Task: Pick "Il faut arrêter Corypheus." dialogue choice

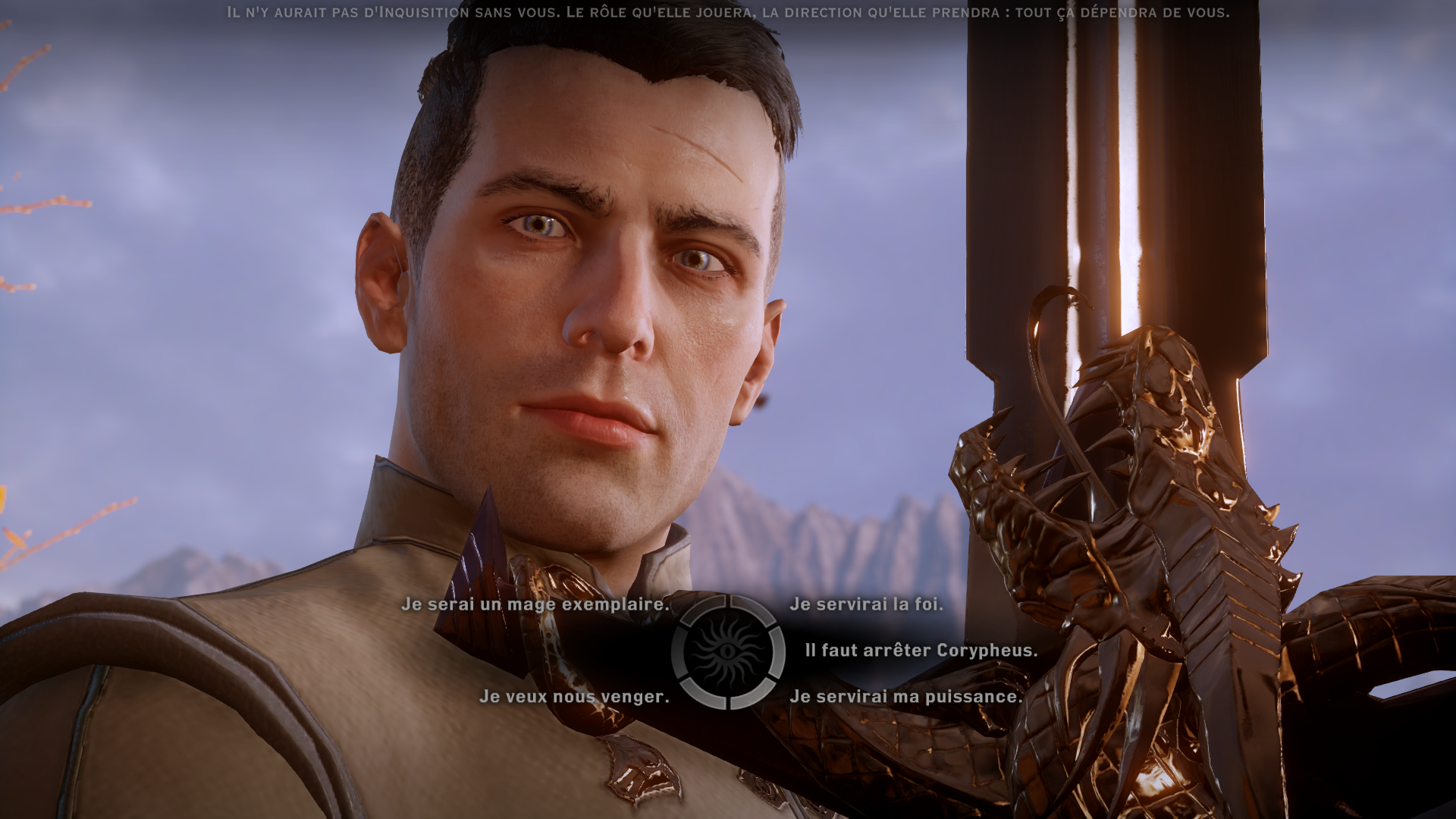Action: (x=921, y=651)
